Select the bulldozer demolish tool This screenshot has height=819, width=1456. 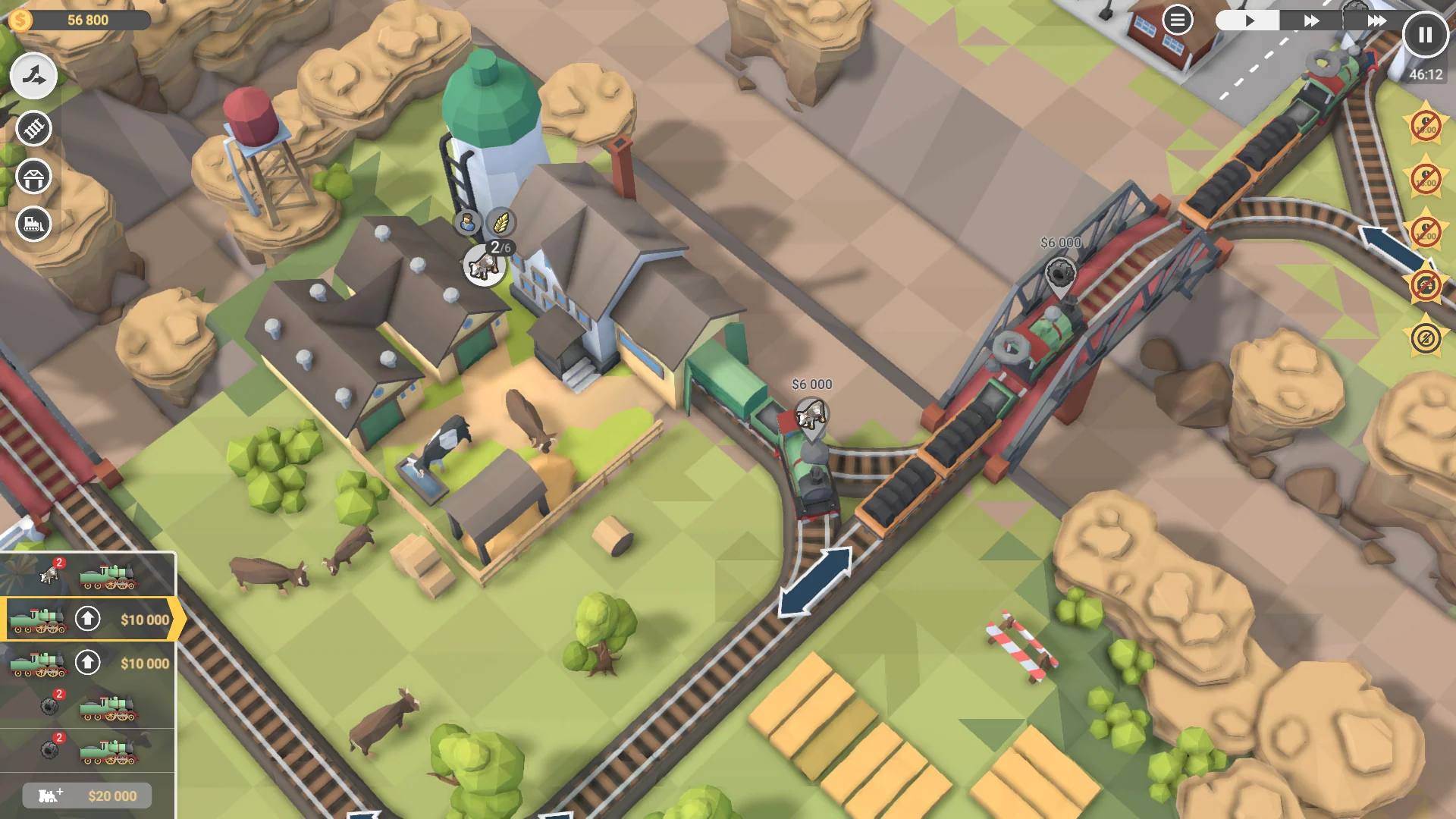(x=32, y=224)
